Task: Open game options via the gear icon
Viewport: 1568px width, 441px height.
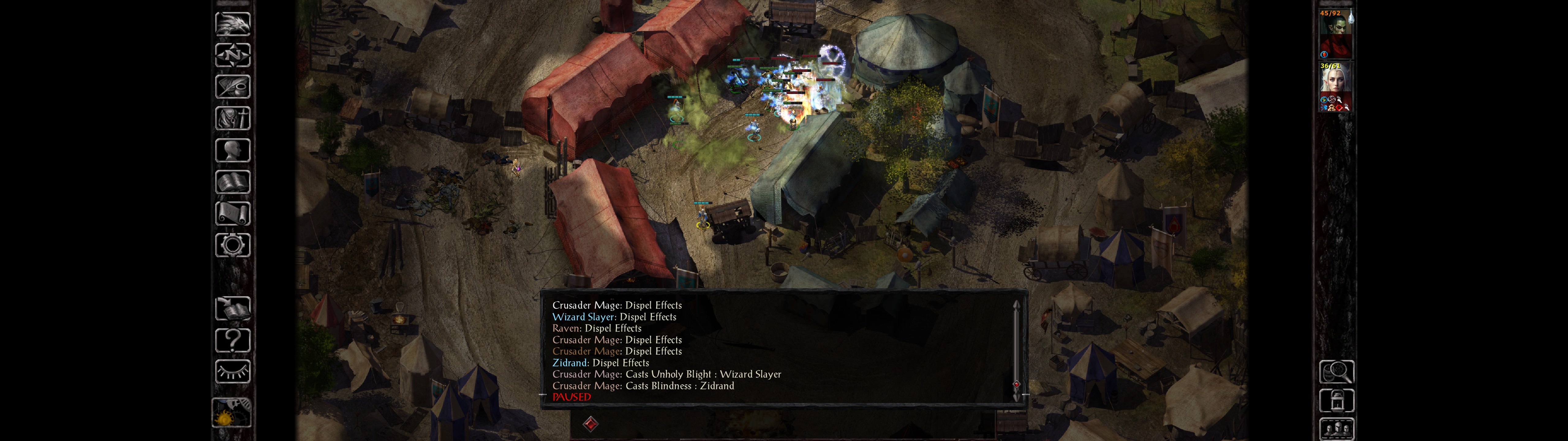Action: (232, 245)
